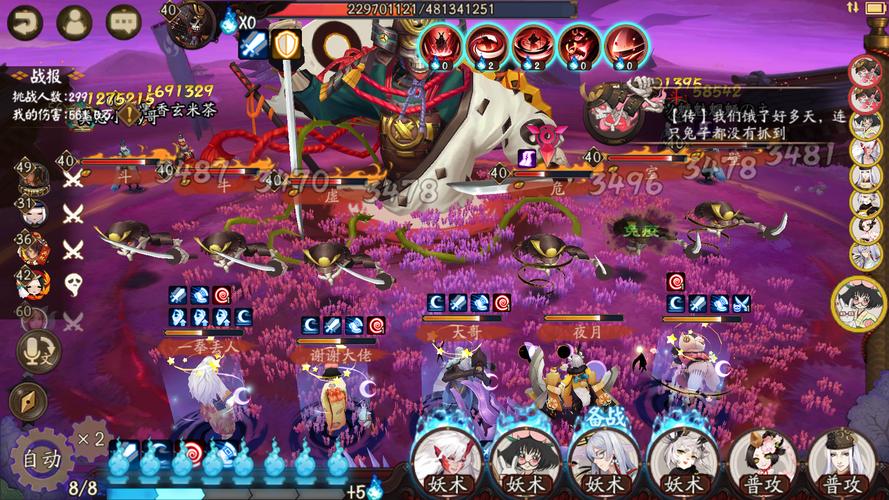Select the last 普攻 portrait with black hat
This screenshot has height=500, width=889.
(835, 459)
